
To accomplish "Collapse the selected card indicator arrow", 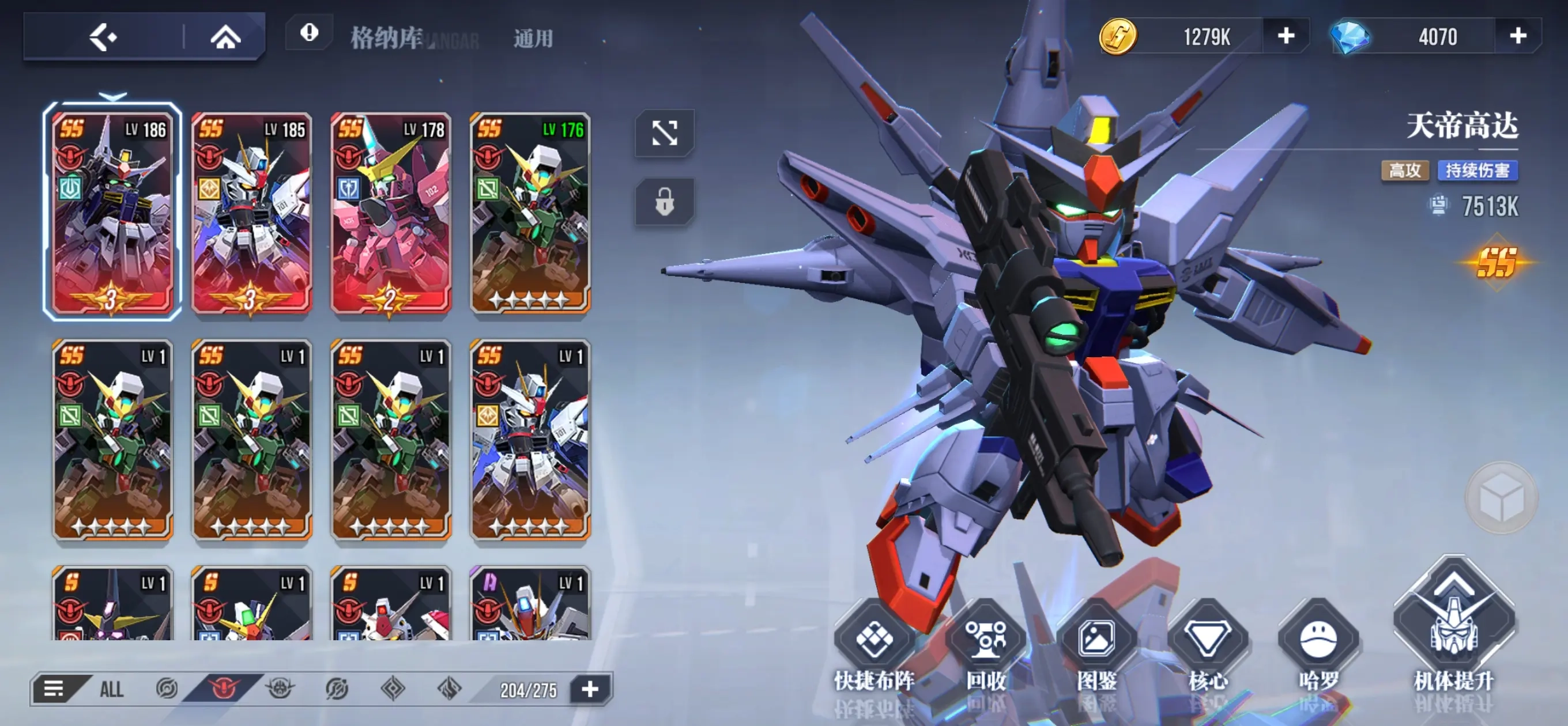I will tap(111, 96).
